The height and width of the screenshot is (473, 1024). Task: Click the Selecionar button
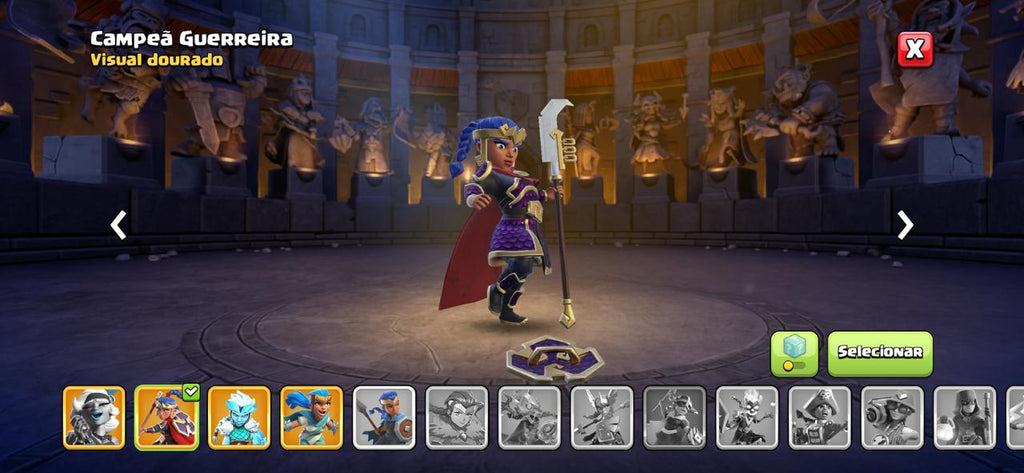879,353
